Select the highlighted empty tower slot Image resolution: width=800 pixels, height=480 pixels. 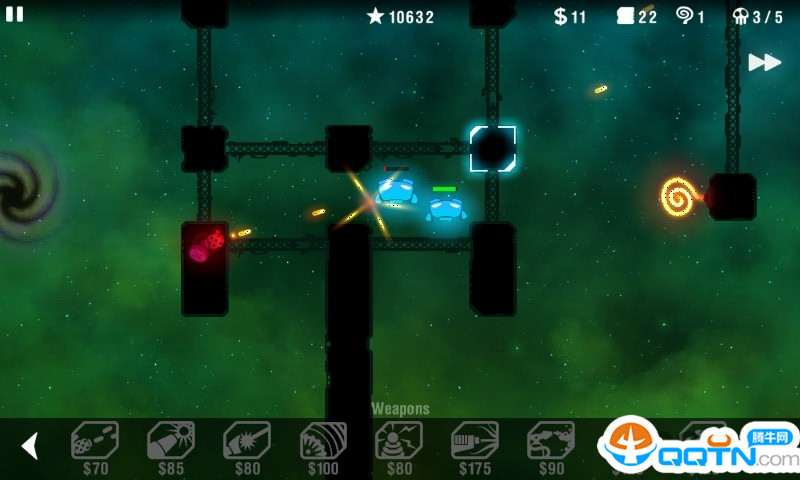(493, 149)
